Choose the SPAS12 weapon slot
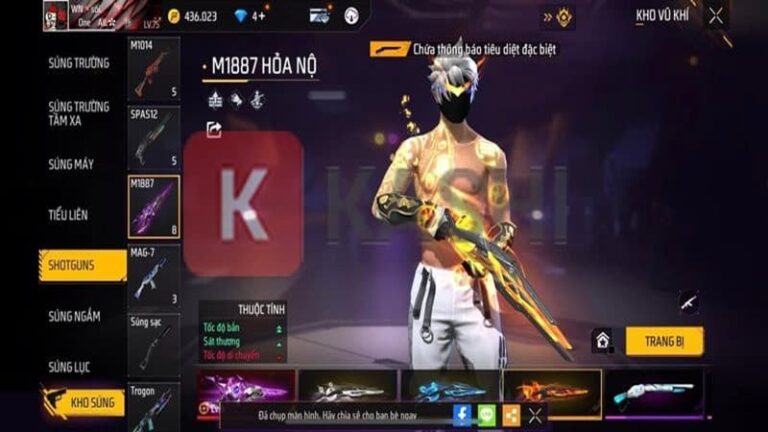The width and height of the screenshot is (768, 432). pos(154,138)
